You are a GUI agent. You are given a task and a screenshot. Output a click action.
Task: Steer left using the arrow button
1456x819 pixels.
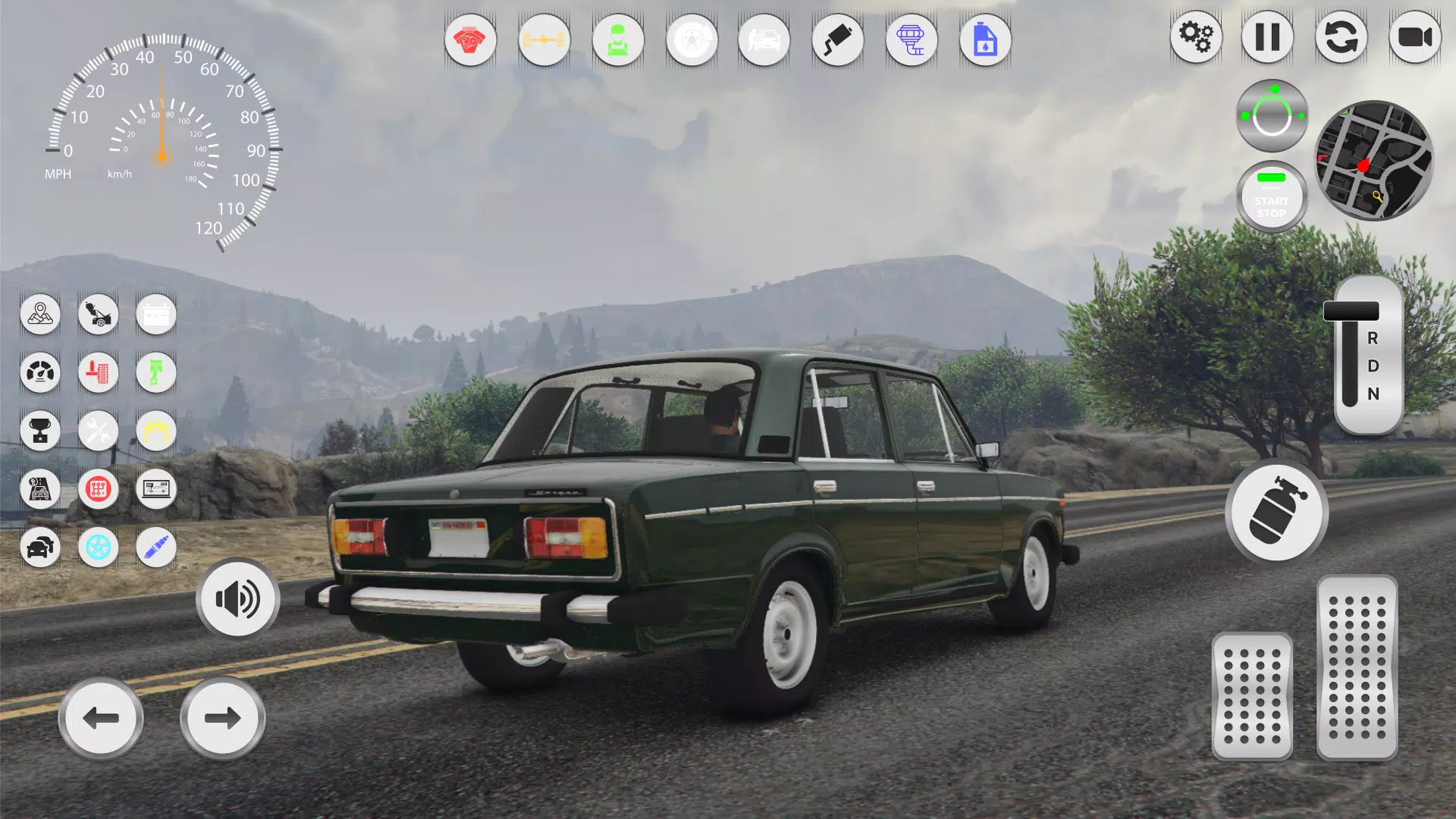100,717
